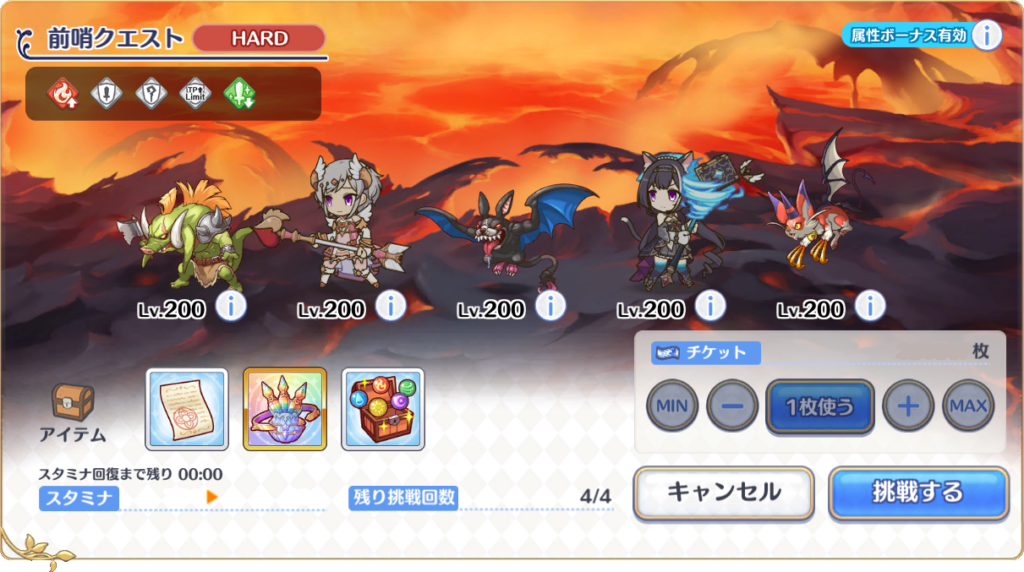Show info for the green orc enemy
Screen dimensions: 1024x572
click(231, 306)
